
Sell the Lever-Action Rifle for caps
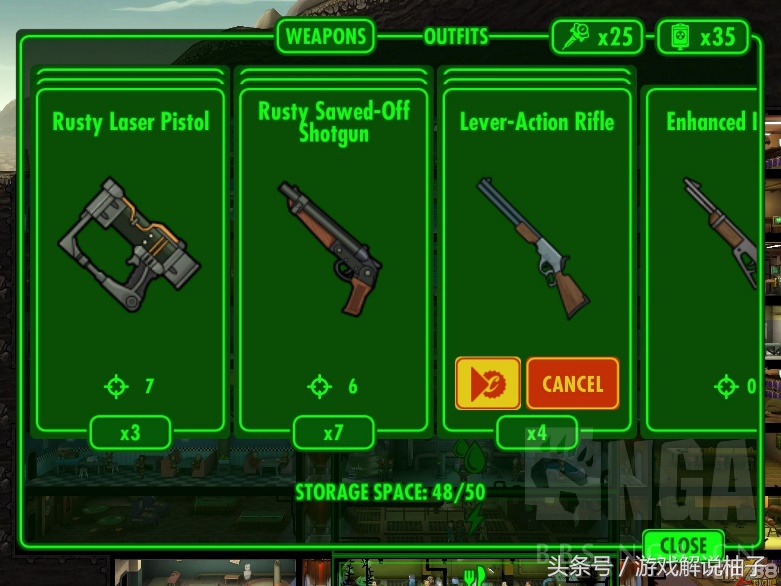coord(488,384)
